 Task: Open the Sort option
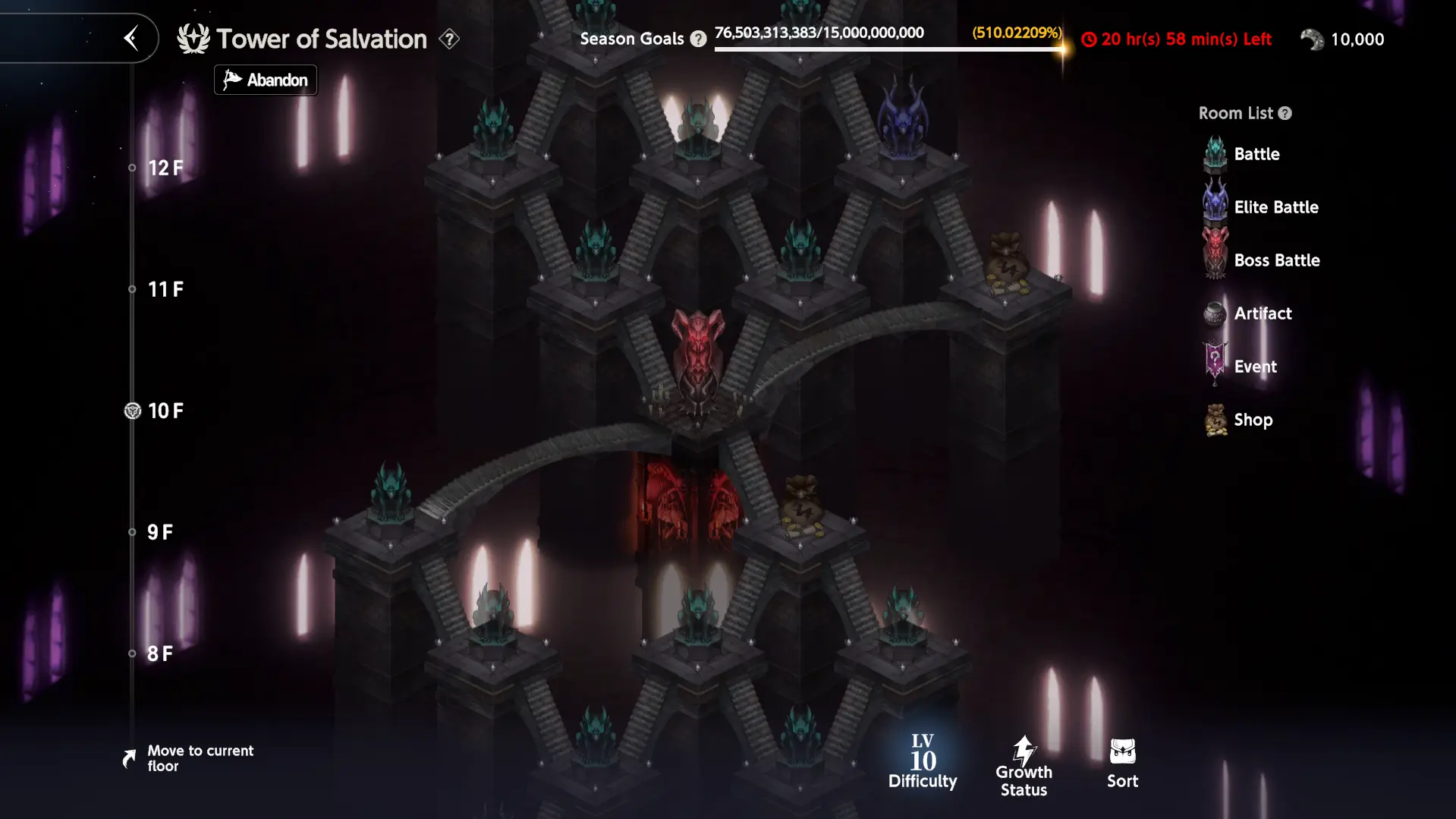point(1122,763)
